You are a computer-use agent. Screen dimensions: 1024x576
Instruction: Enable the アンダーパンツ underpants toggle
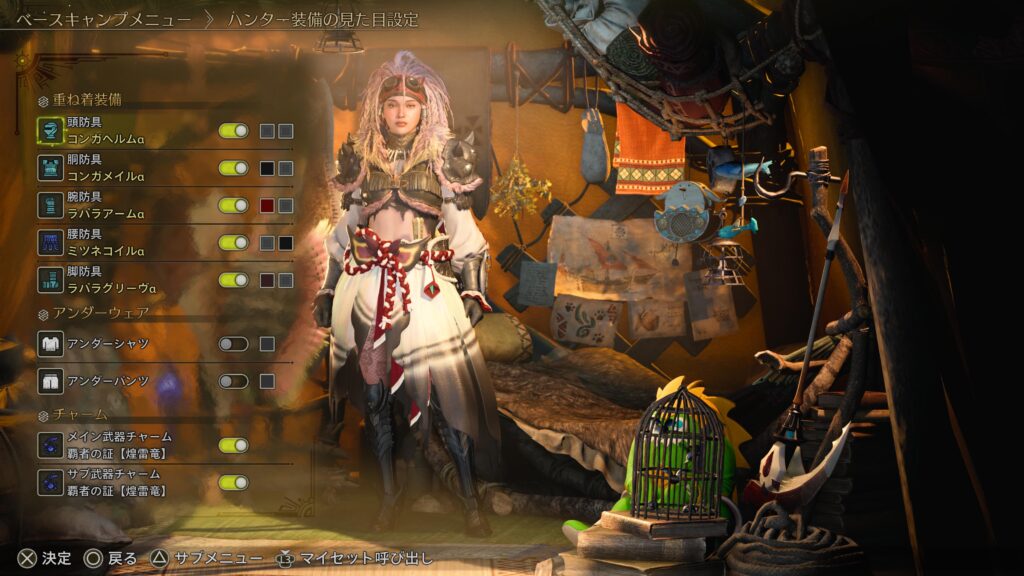point(233,381)
